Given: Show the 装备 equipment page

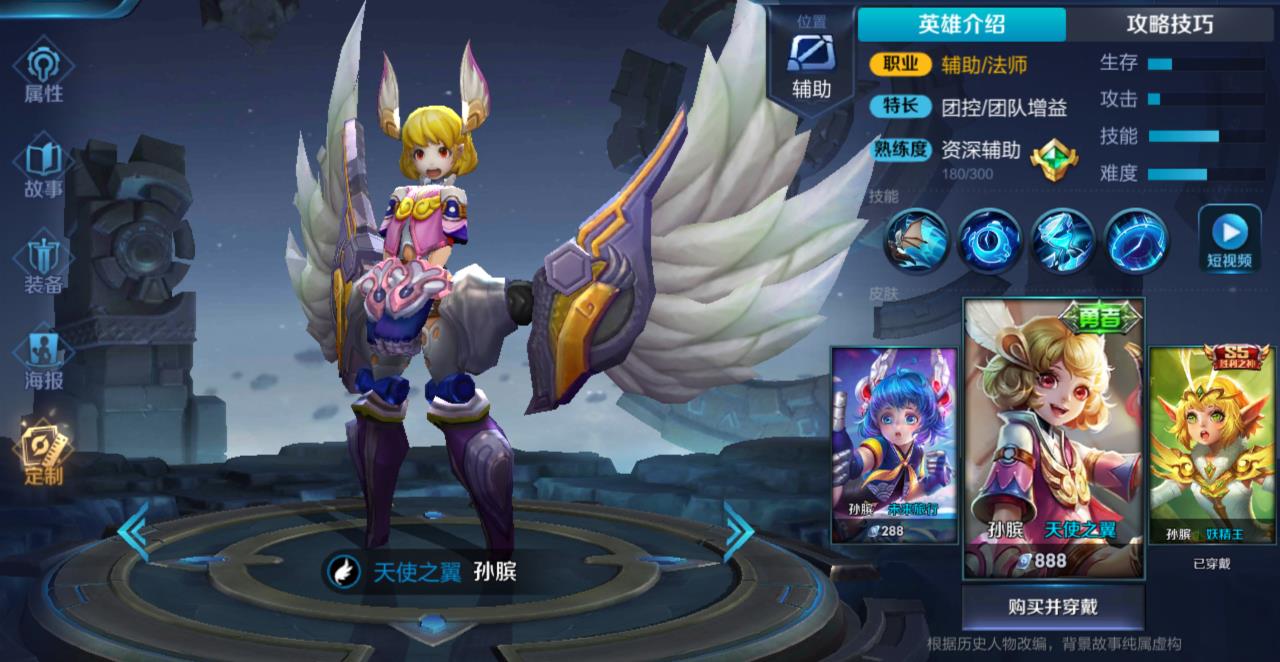Looking at the screenshot, I should pos(43,262).
